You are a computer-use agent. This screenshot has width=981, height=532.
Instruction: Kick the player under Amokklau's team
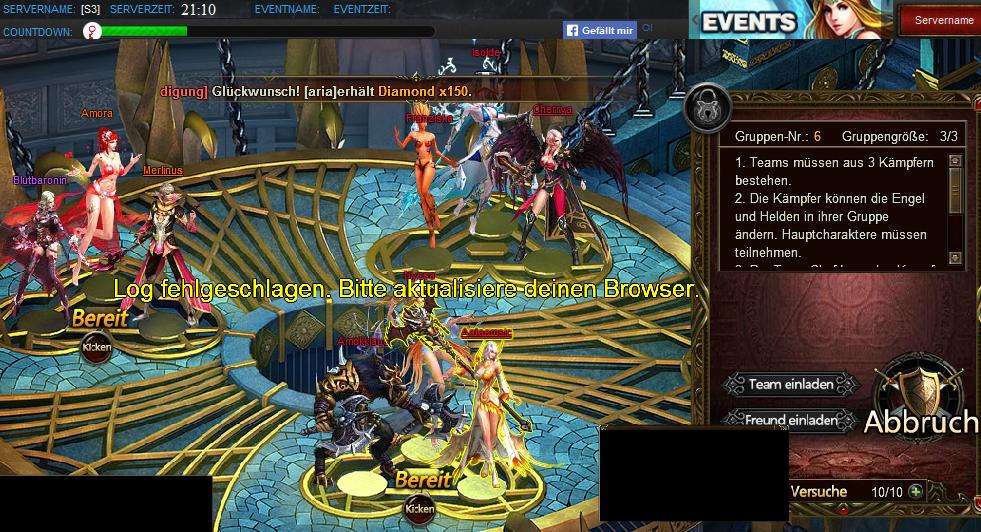pos(419,508)
